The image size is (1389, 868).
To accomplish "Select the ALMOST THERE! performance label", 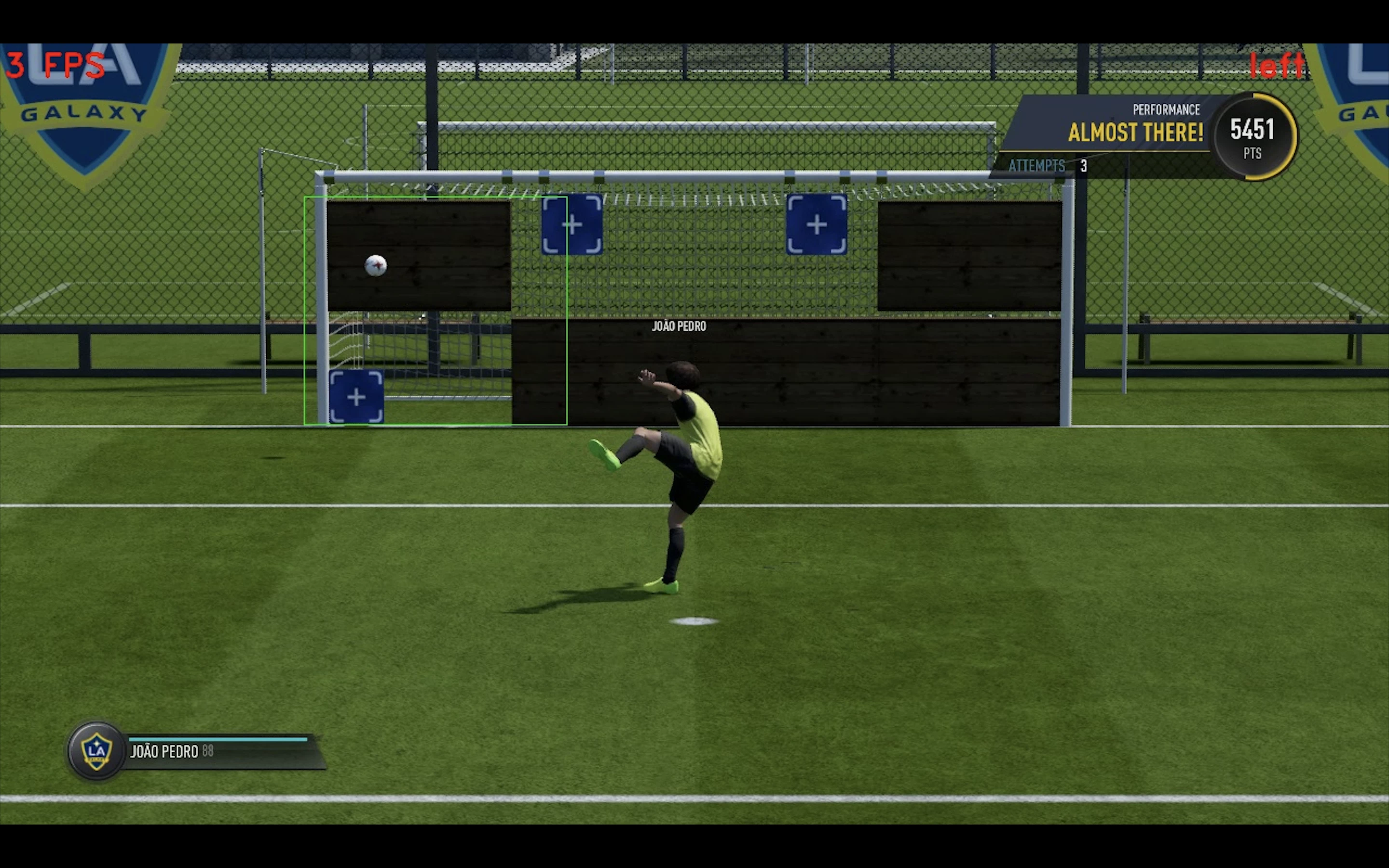I will pos(1135,133).
